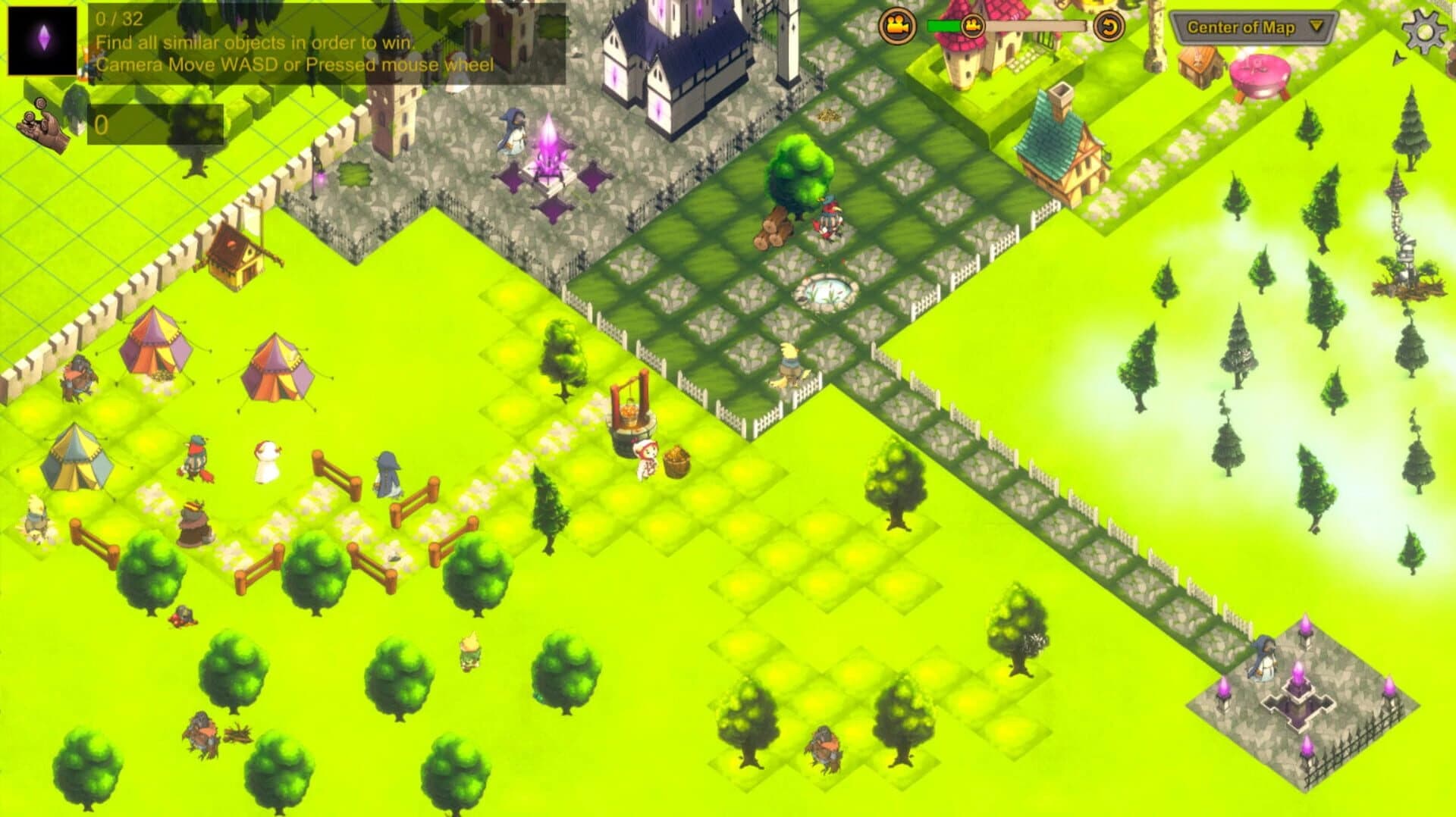The image size is (1456, 817).
Task: Click the camera knob on the zoom bar
Action: click(x=971, y=25)
